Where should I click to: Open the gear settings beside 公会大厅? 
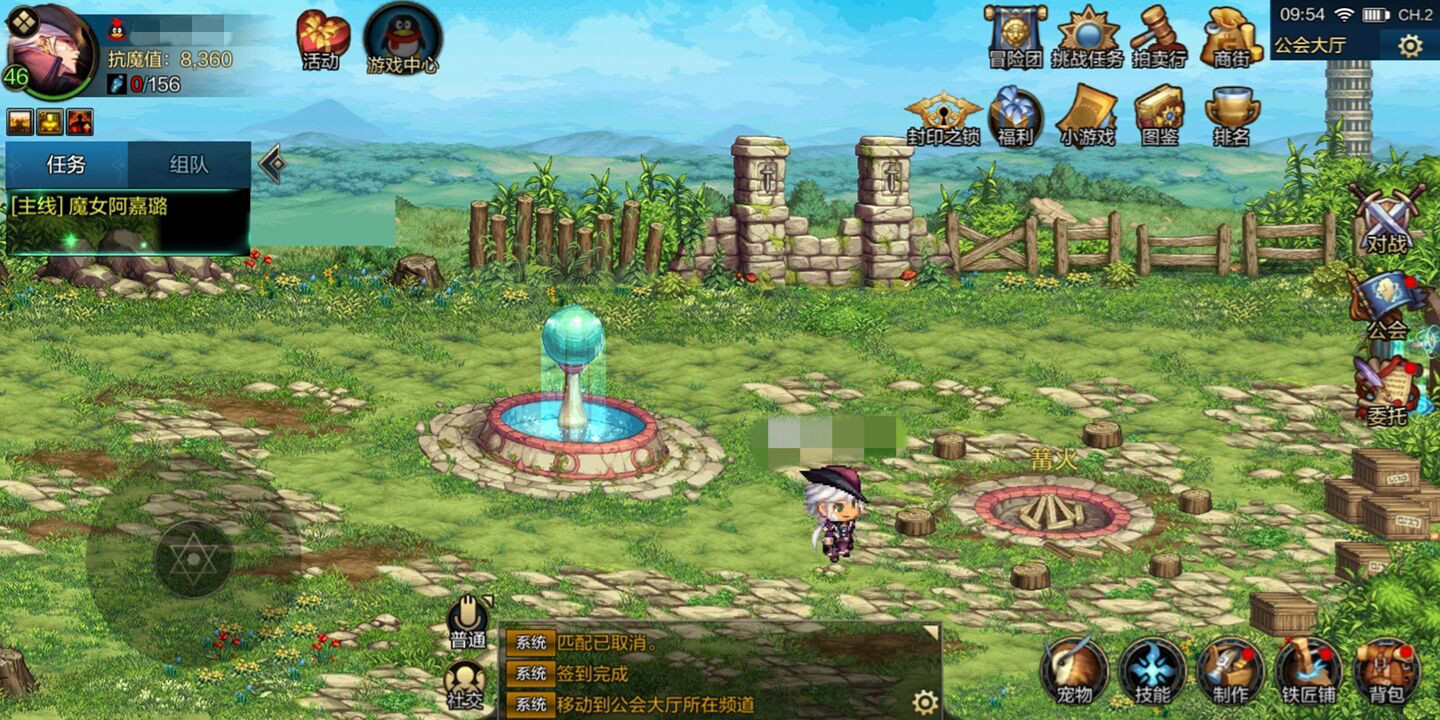(1410, 45)
